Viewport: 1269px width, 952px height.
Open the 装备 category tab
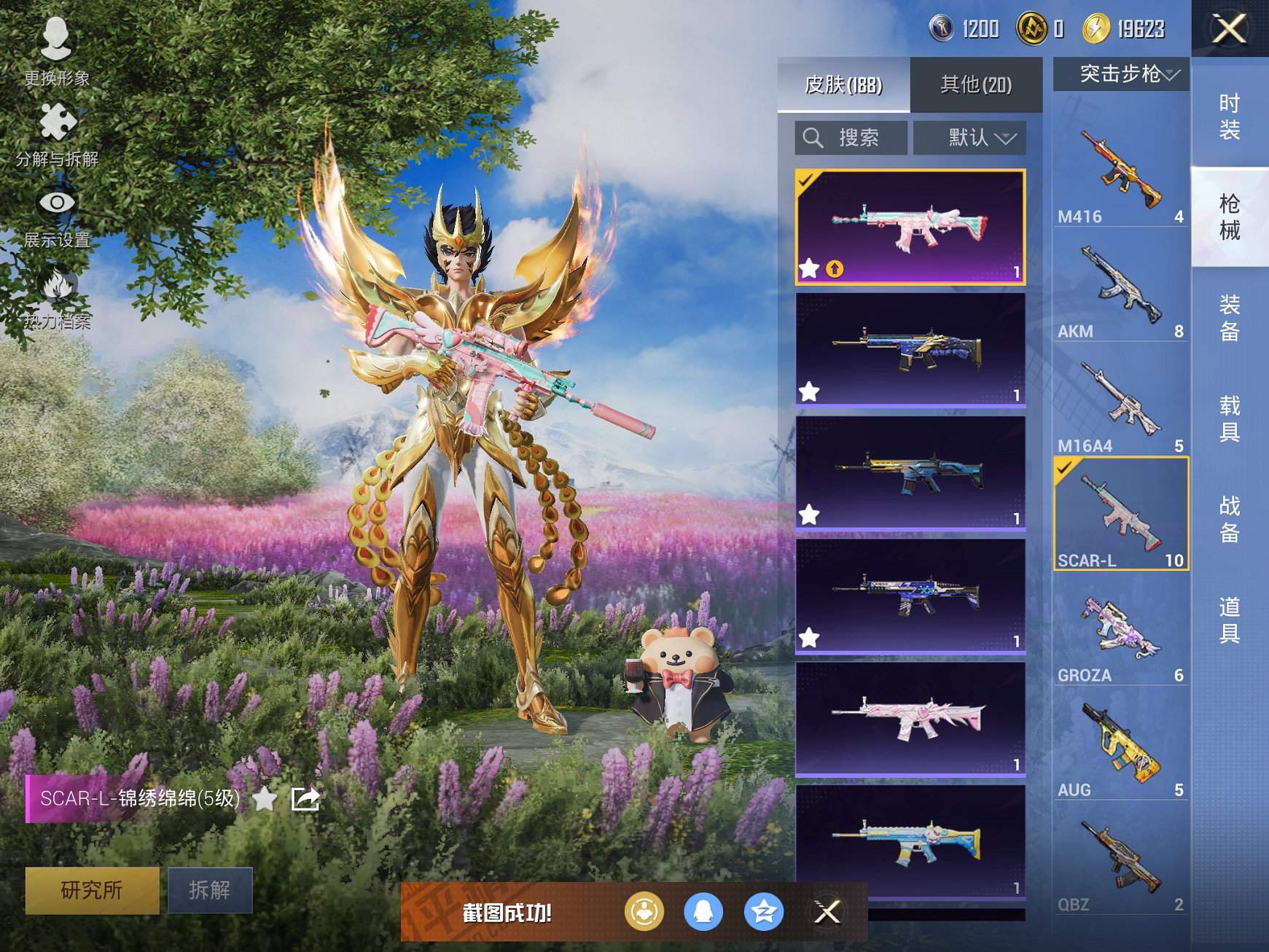[x=1230, y=318]
